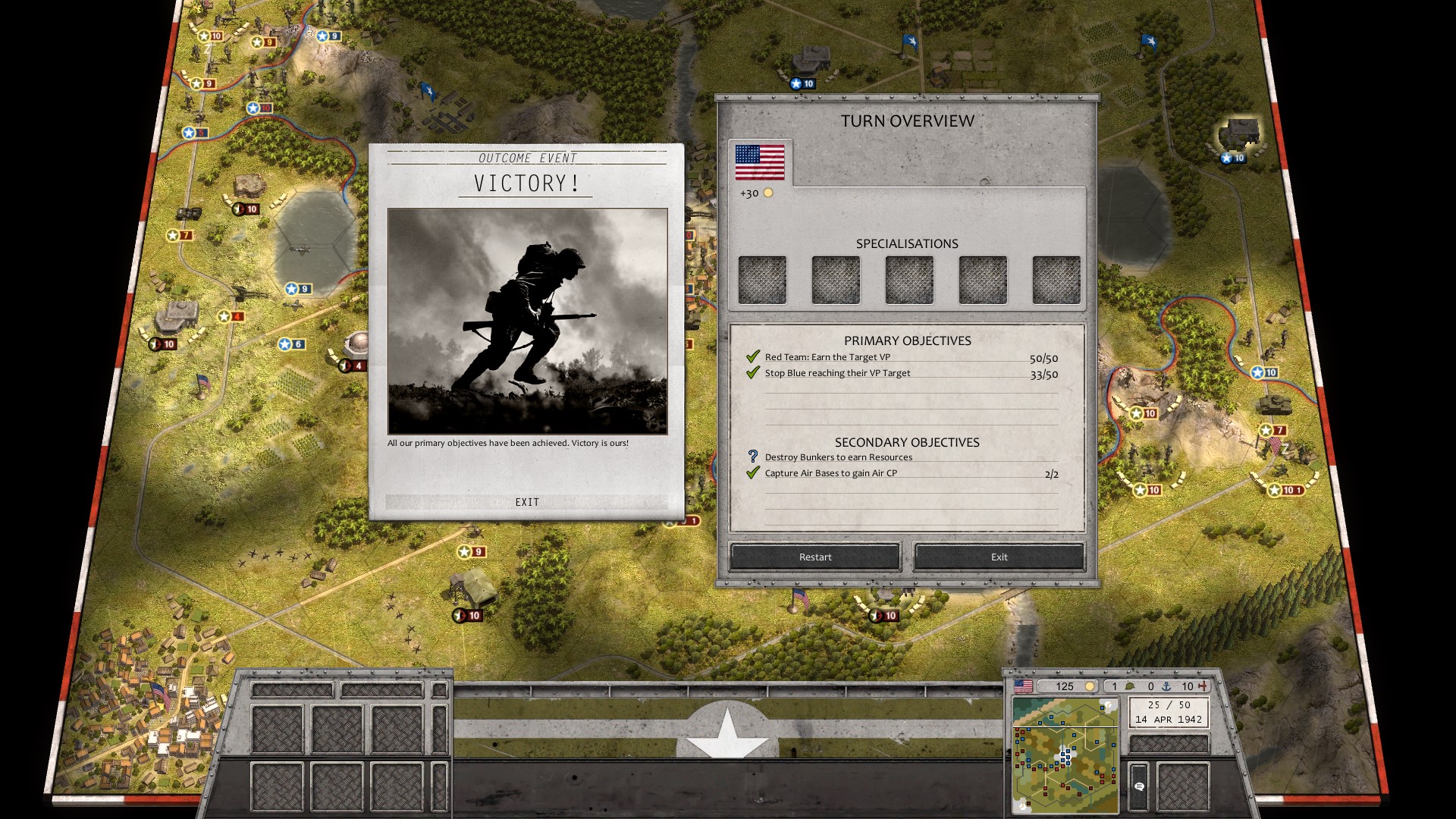Click EXIT on the Victory event card

tap(528, 502)
